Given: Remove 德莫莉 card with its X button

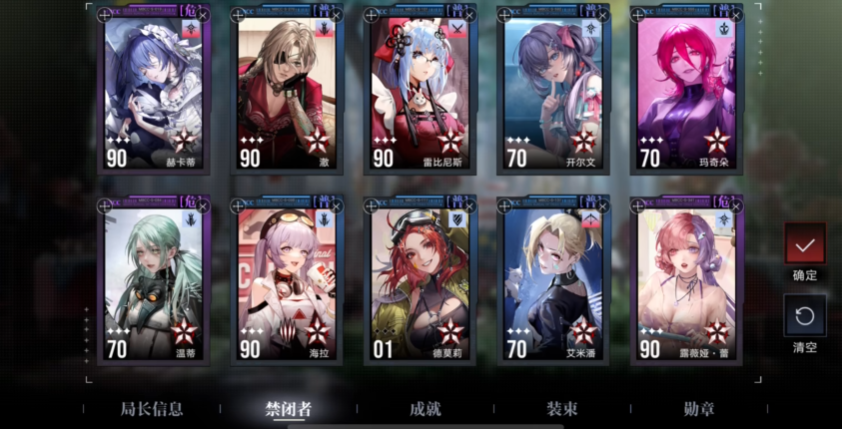Looking at the screenshot, I should [x=470, y=206].
